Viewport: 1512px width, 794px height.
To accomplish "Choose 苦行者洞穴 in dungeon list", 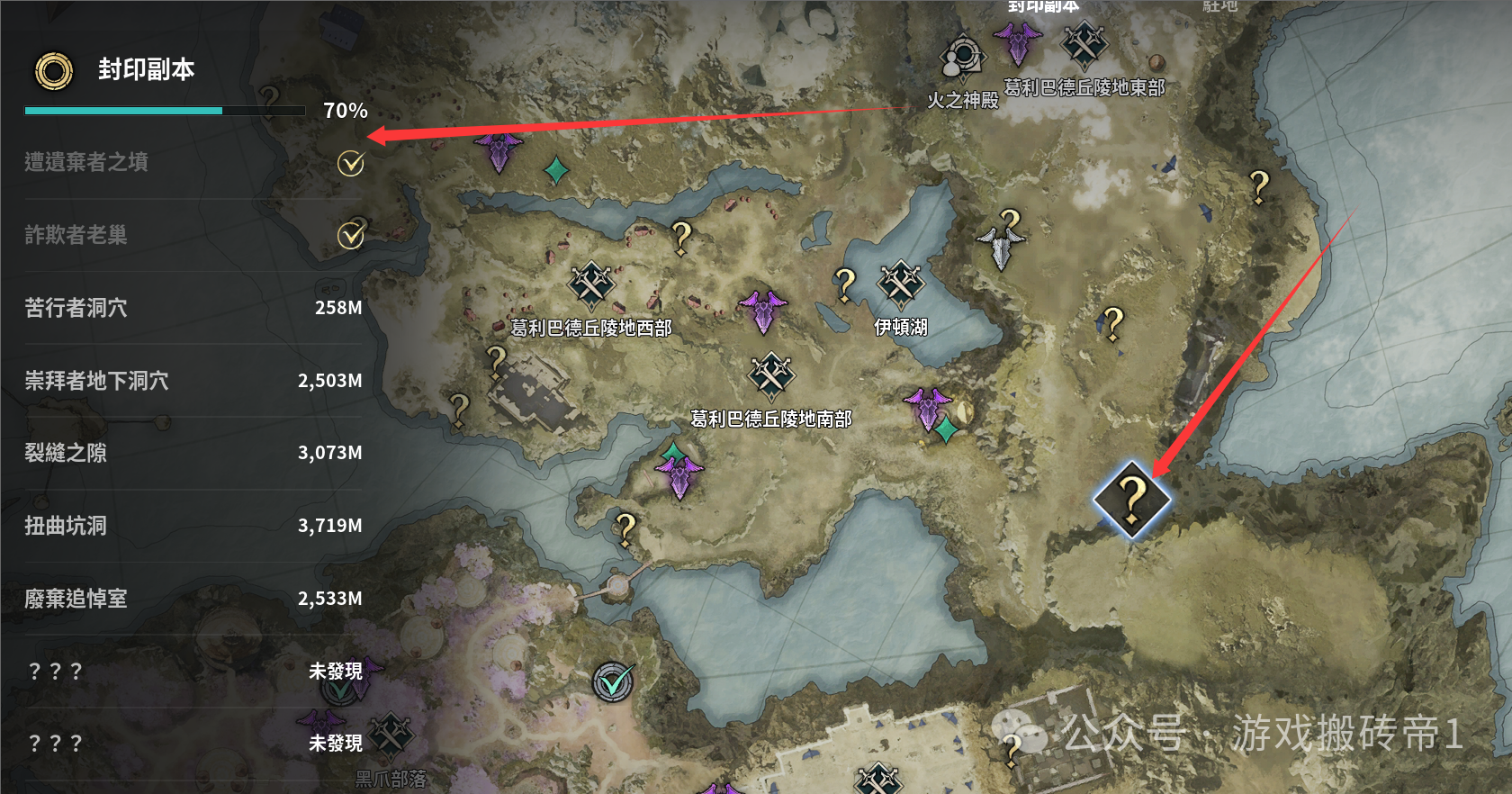I will point(193,308).
